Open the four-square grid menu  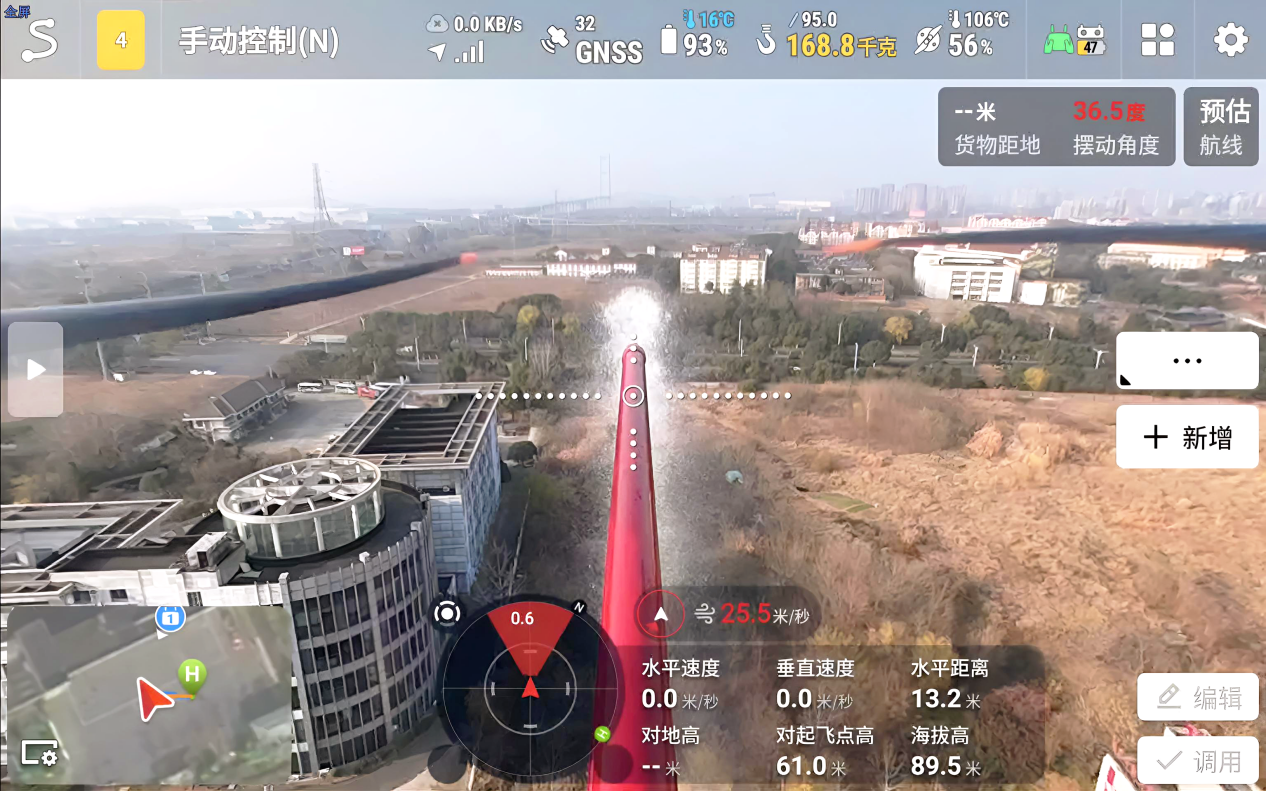tap(1157, 40)
